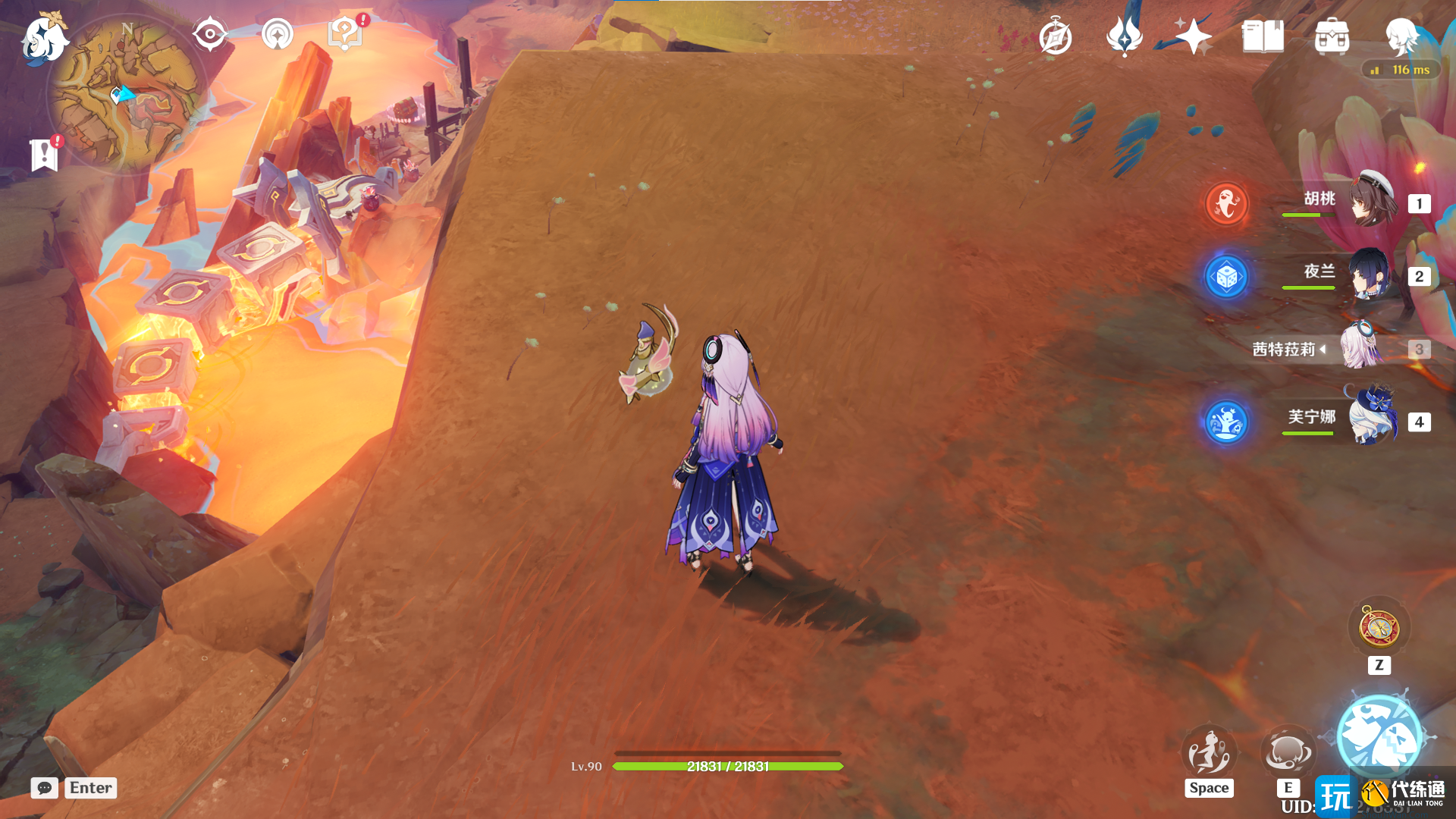Open the inventory backpack
Image resolution: width=1456 pixels, height=819 pixels.
click(1332, 36)
